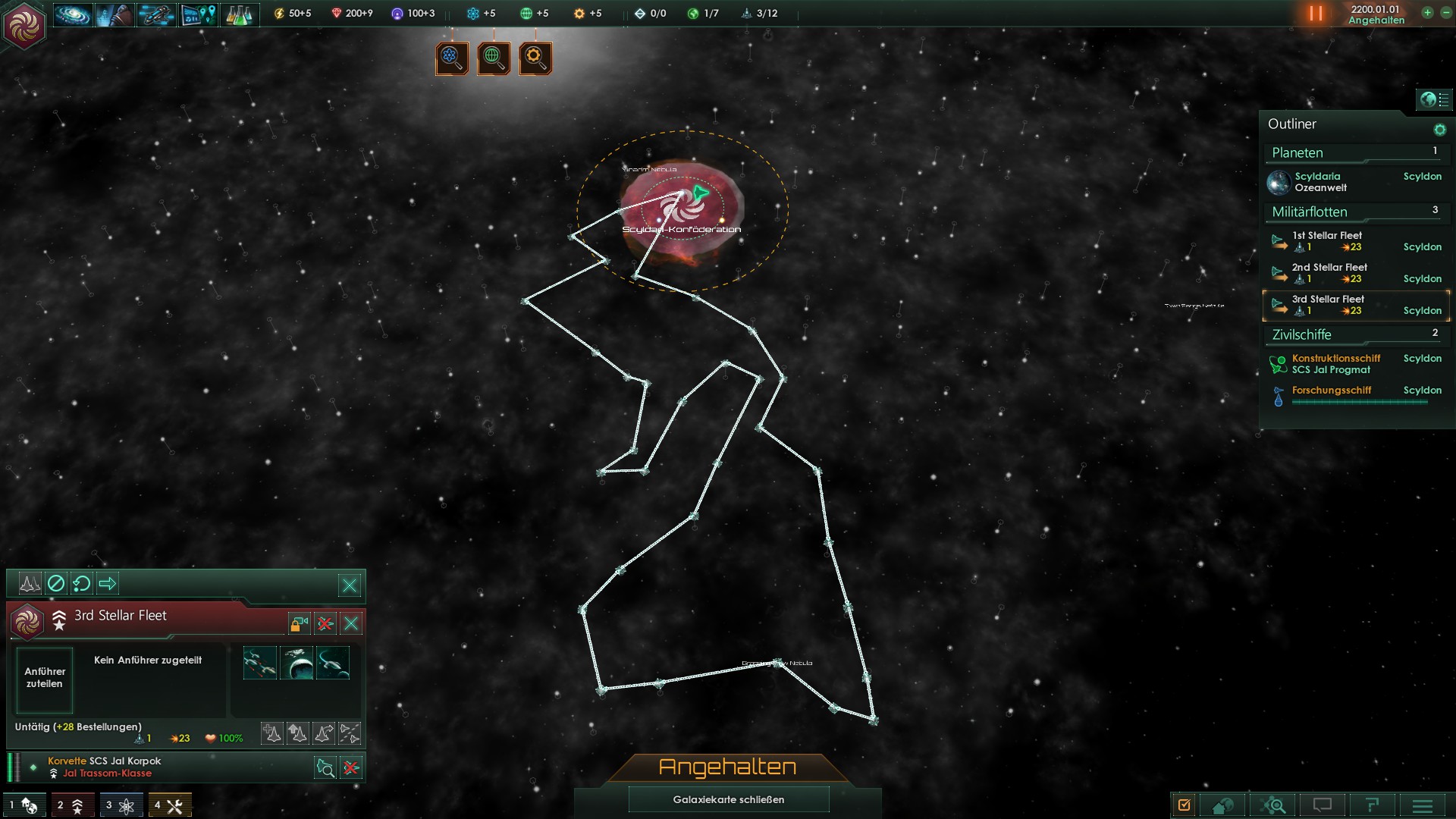Image resolution: width=1456 pixels, height=819 pixels.
Task: Click the society research alert icon
Action: [x=494, y=58]
